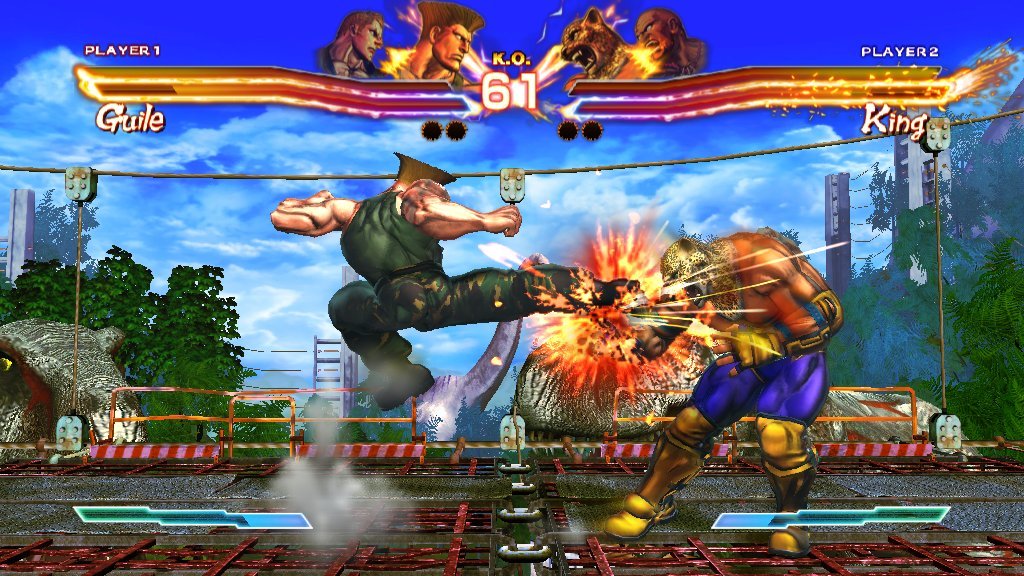Image resolution: width=1024 pixels, height=576 pixels.
Task: Click the bald tag partner portrait
Action: click(664, 43)
